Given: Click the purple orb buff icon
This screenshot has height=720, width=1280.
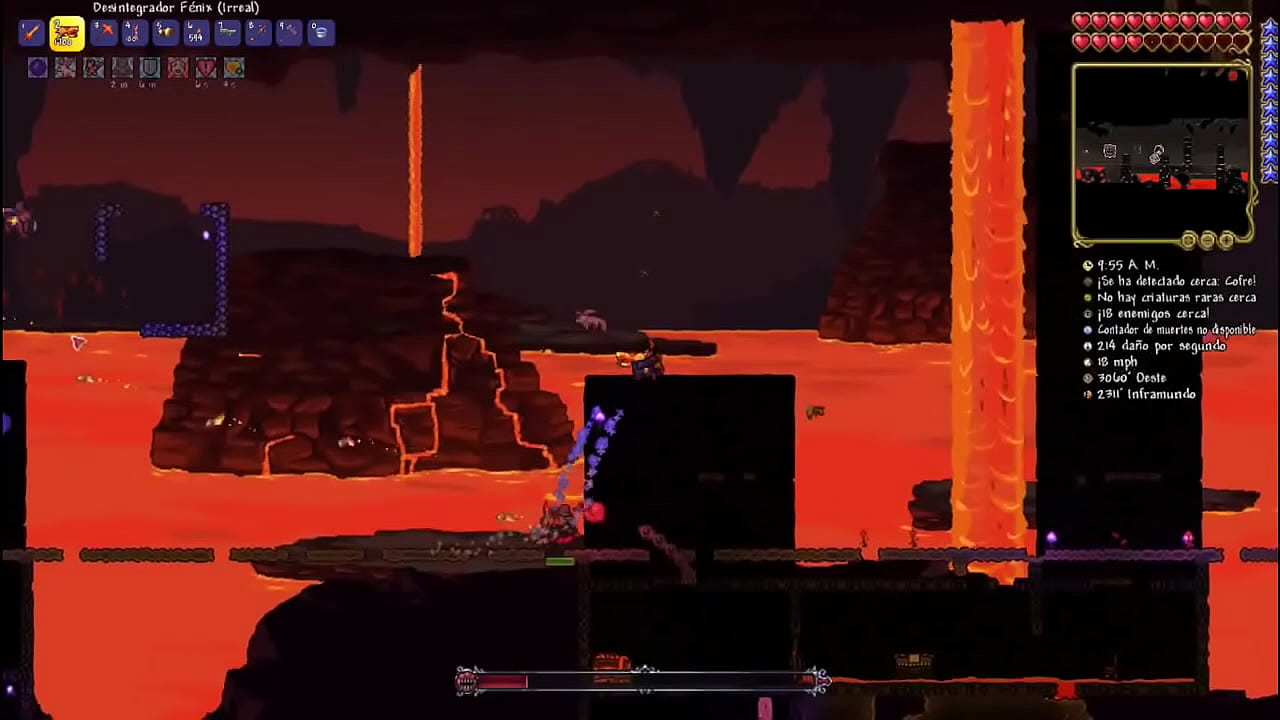Looking at the screenshot, I should pyautogui.click(x=38, y=68).
